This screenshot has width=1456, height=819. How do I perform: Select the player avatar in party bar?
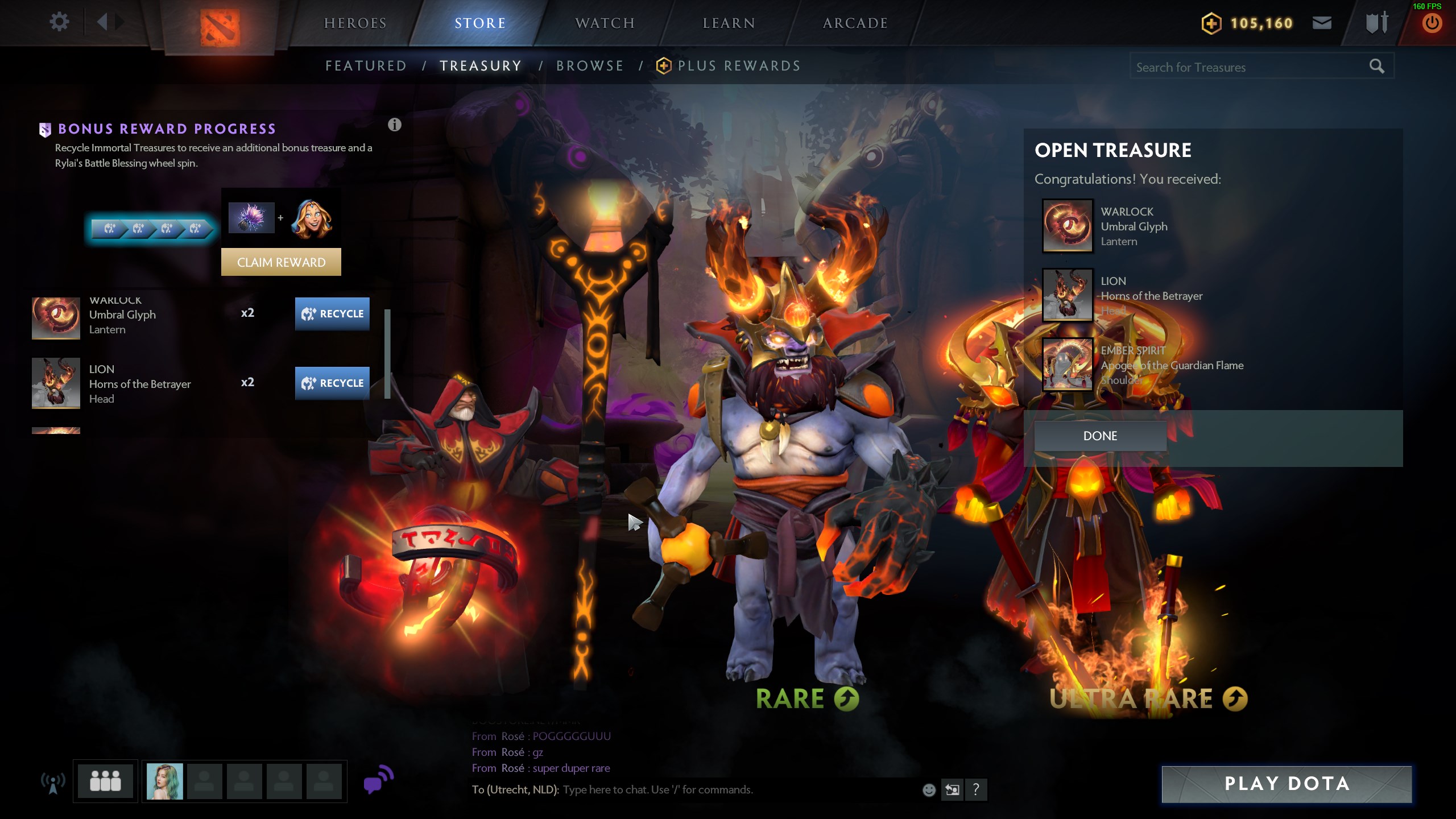click(165, 781)
